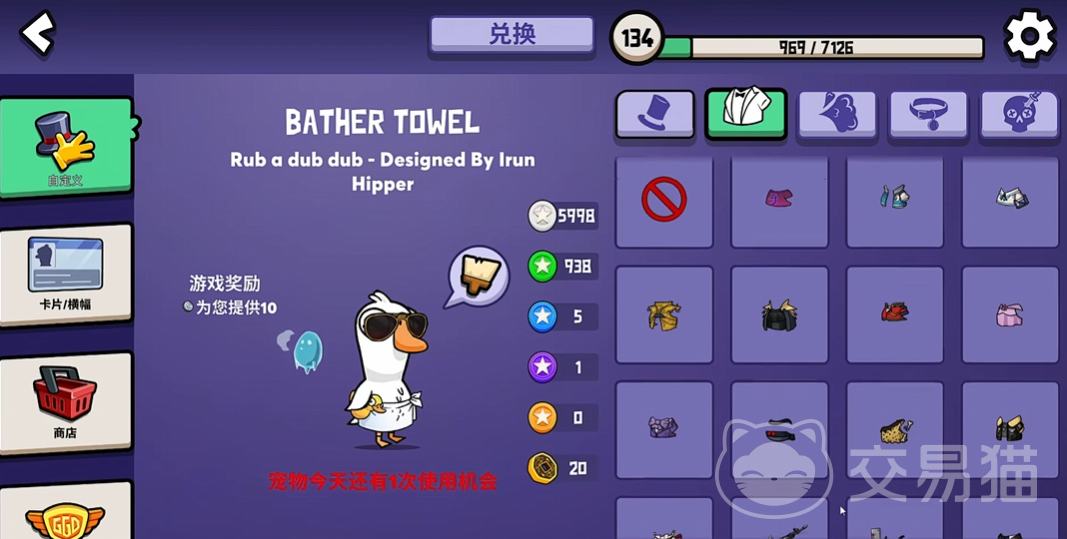Image resolution: width=1067 pixels, height=539 pixels.
Task: Select the white suit clothing tab
Action: point(746,114)
